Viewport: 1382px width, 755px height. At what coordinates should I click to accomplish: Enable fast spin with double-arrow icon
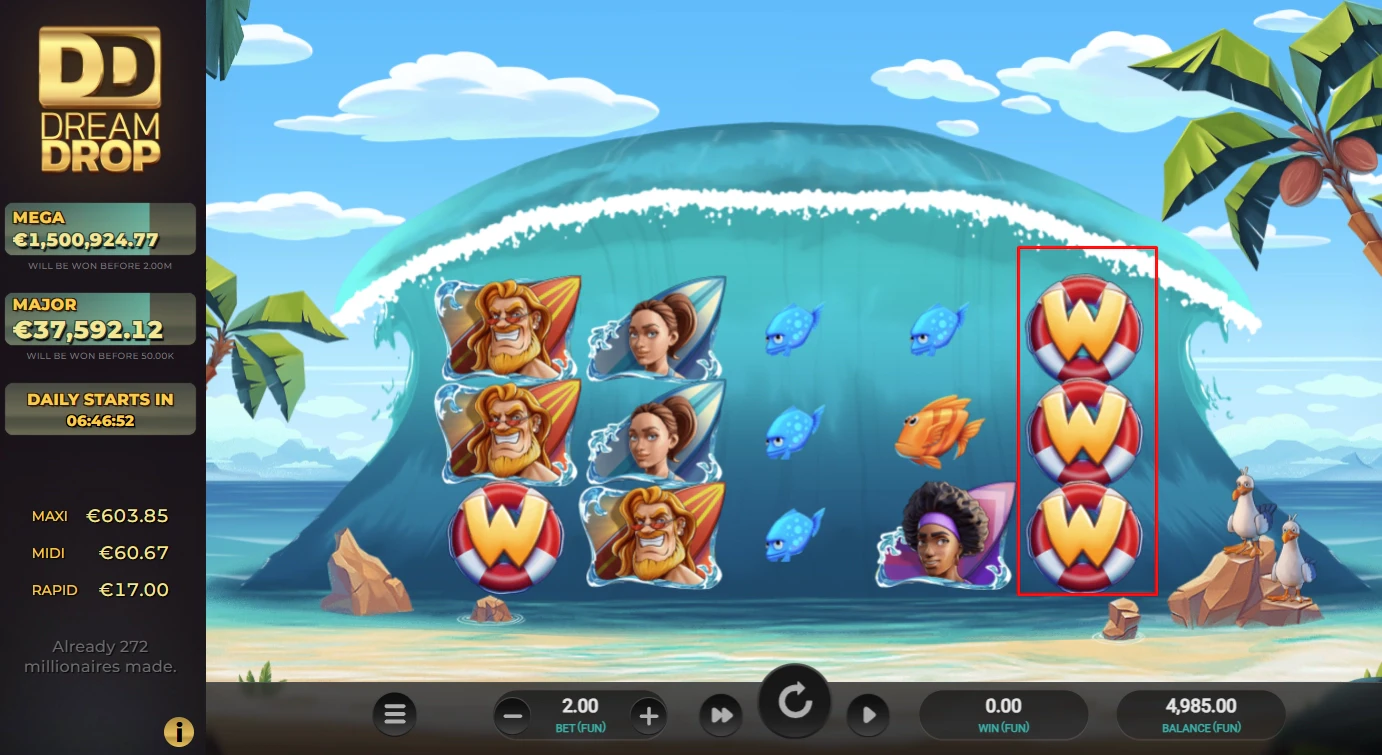pyautogui.click(x=721, y=714)
